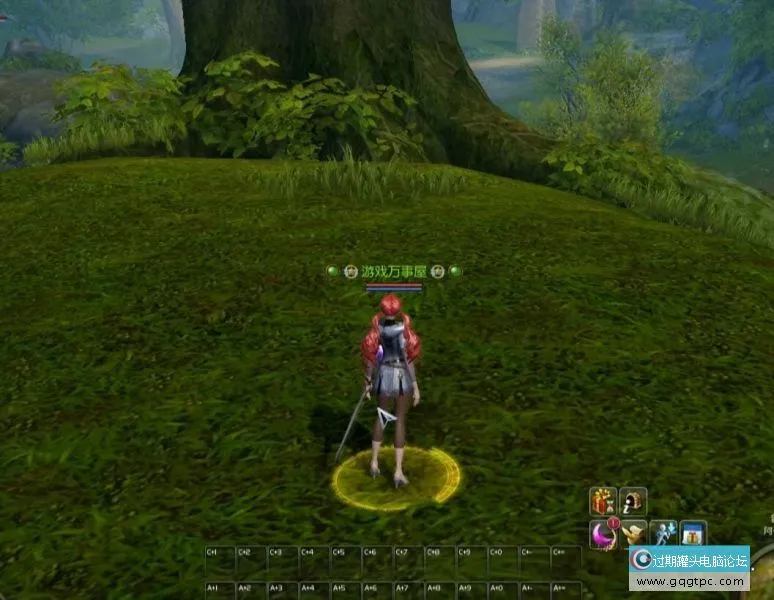The image size is (774, 600).
Task: Open the purple crescent moon notification icon
Action: (603, 534)
